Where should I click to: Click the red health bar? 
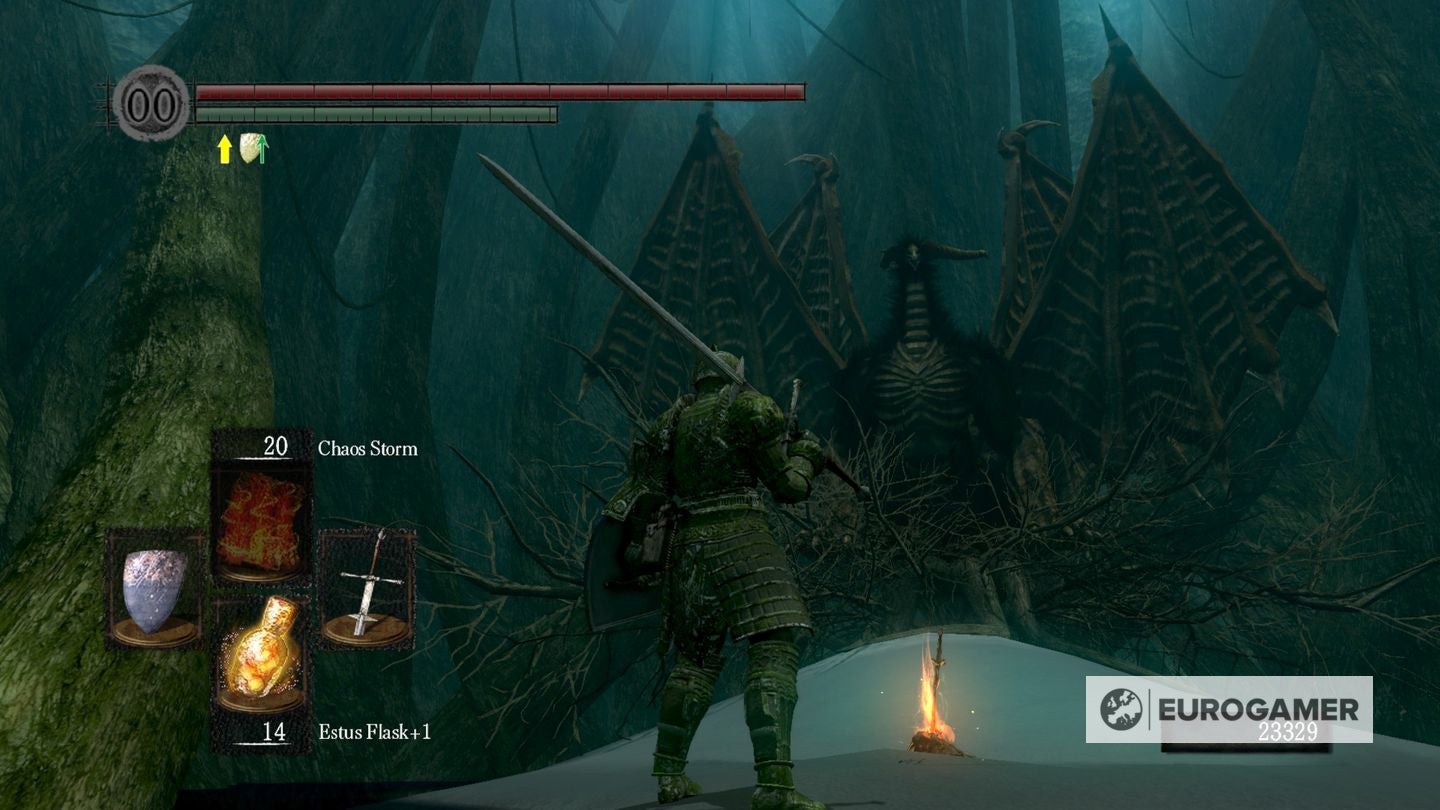pos(500,91)
